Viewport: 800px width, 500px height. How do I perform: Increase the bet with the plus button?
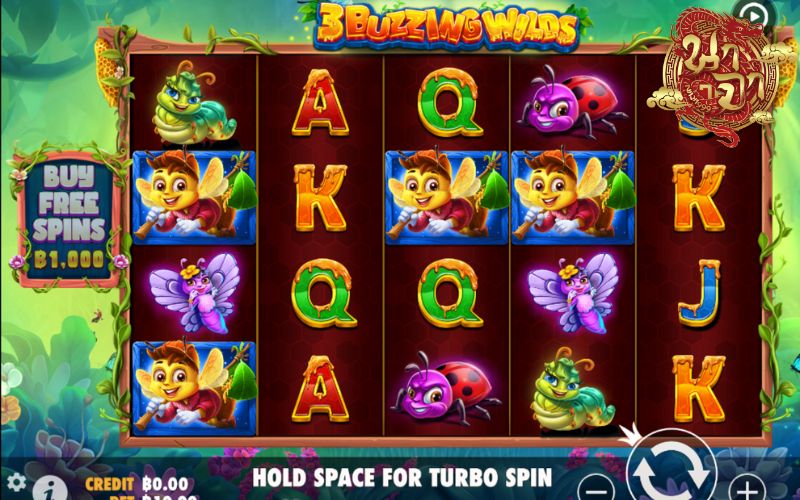click(746, 490)
